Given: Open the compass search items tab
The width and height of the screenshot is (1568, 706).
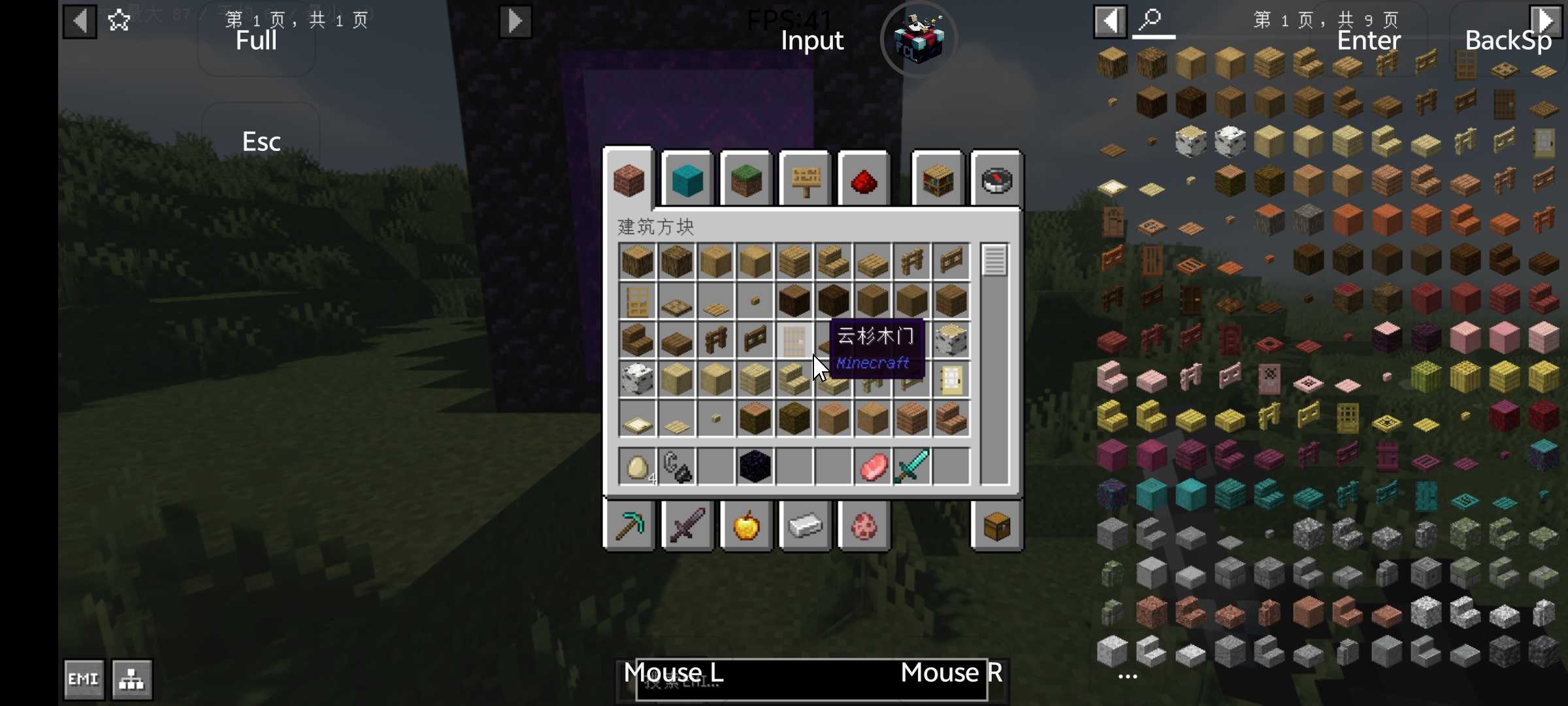Looking at the screenshot, I should (x=996, y=180).
